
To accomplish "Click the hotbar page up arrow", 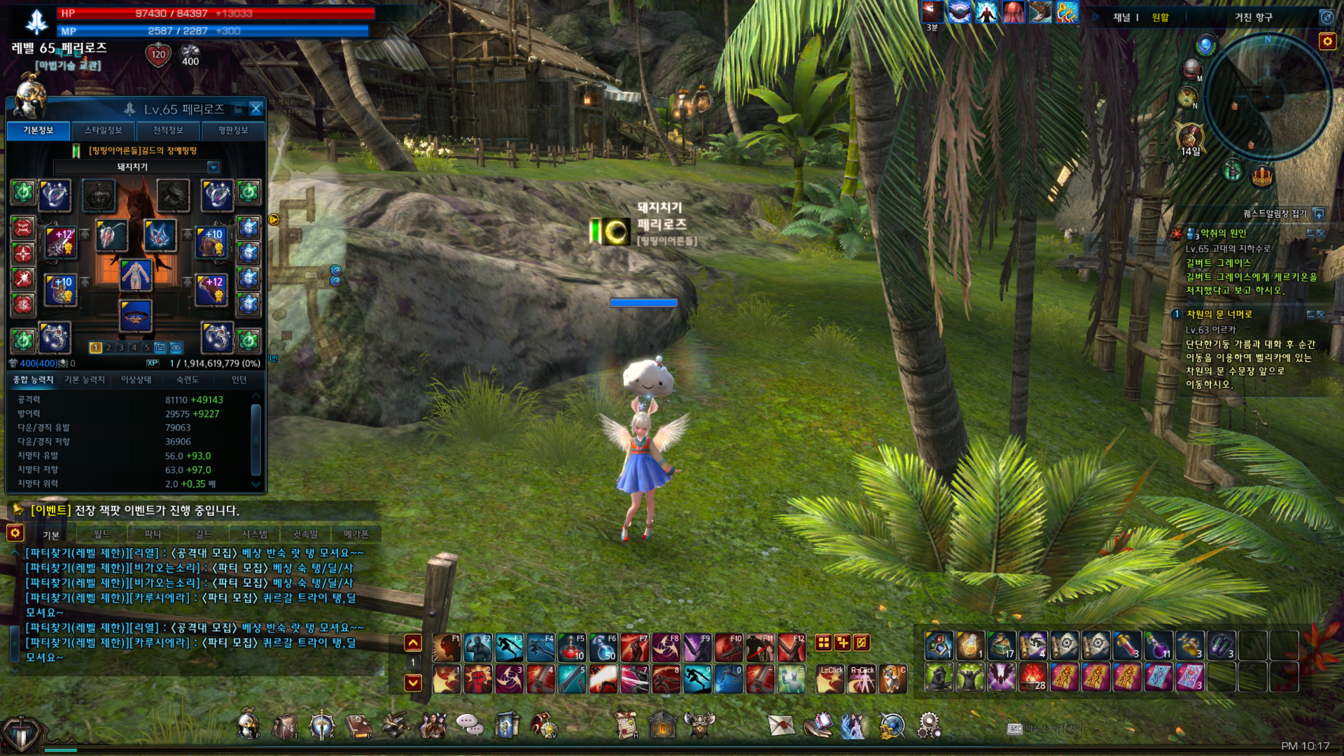I will [413, 643].
